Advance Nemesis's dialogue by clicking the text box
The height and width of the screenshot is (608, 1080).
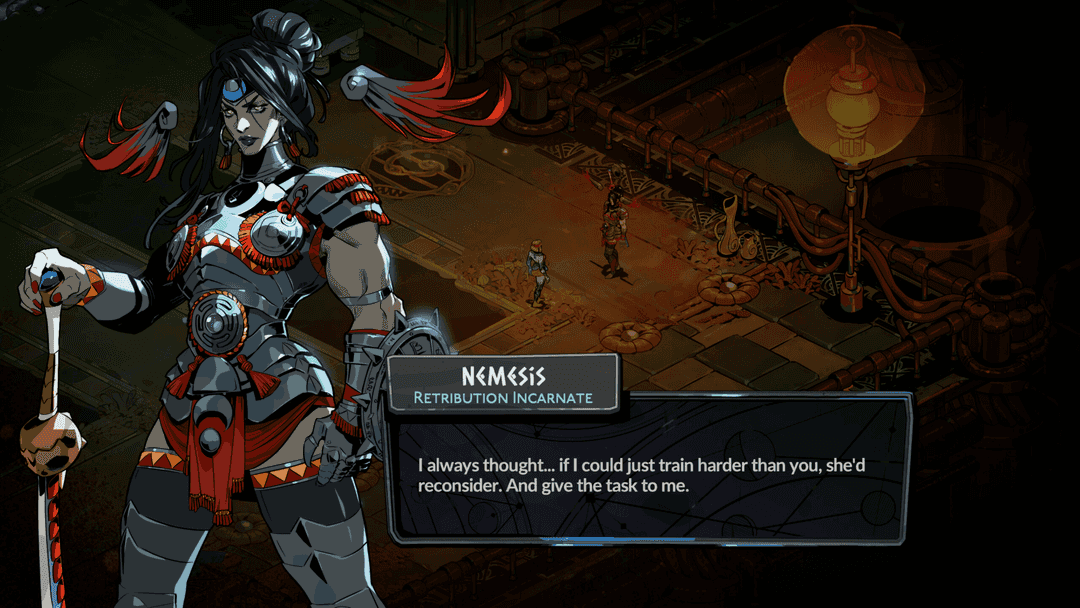point(648,470)
